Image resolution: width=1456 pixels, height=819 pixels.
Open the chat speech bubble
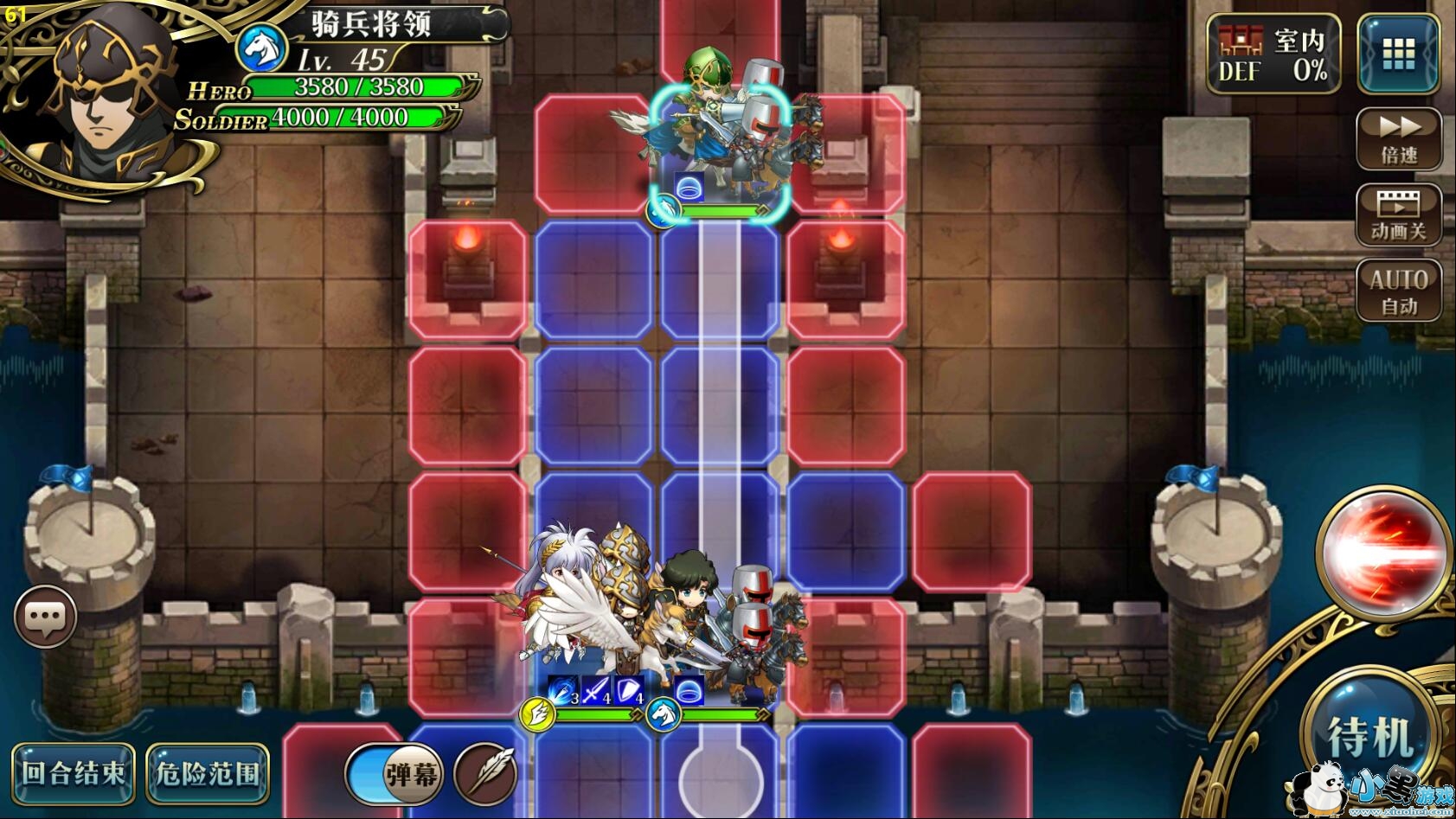pos(45,617)
